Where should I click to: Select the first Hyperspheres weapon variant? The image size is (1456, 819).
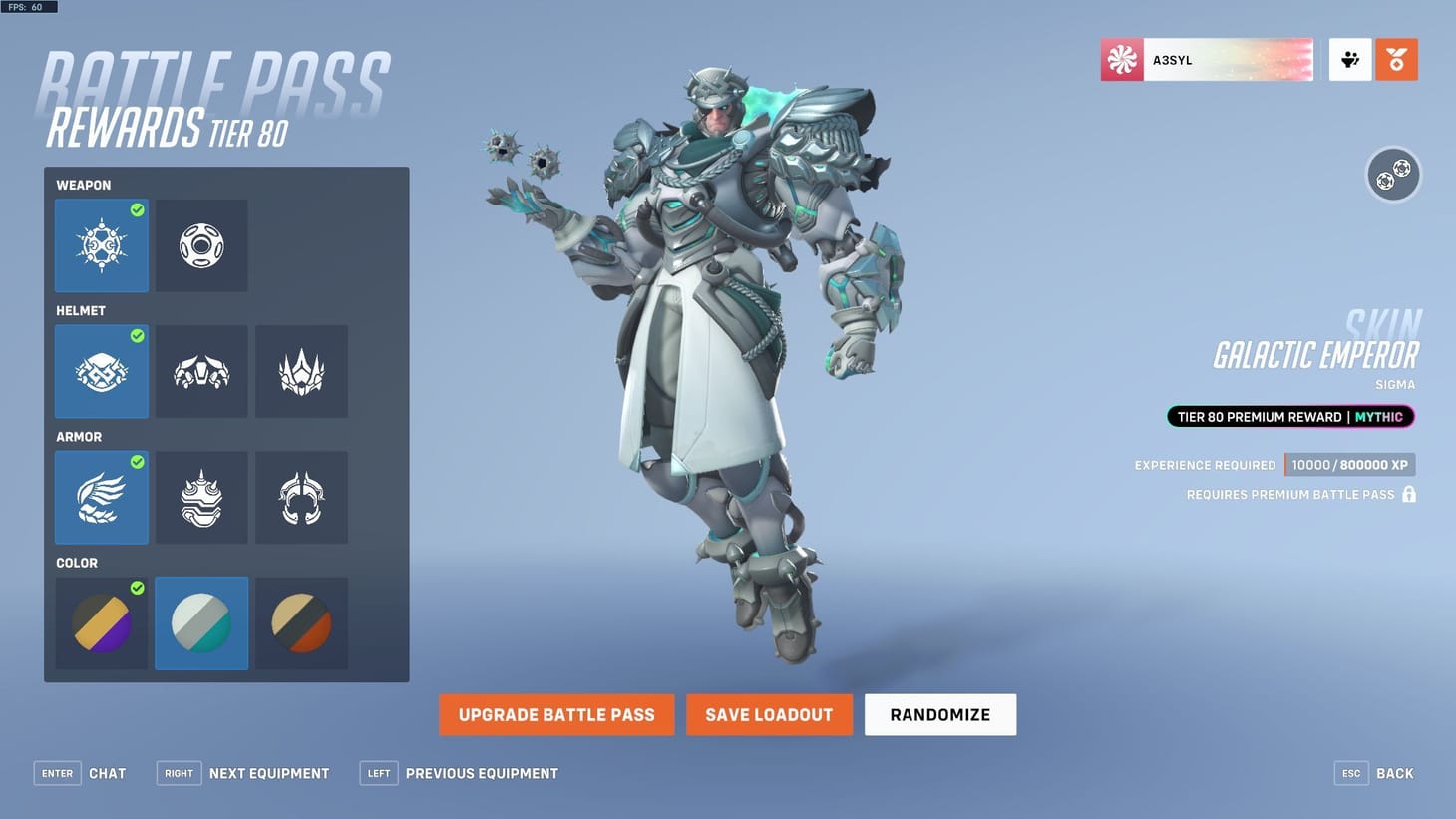pyautogui.click(x=101, y=245)
